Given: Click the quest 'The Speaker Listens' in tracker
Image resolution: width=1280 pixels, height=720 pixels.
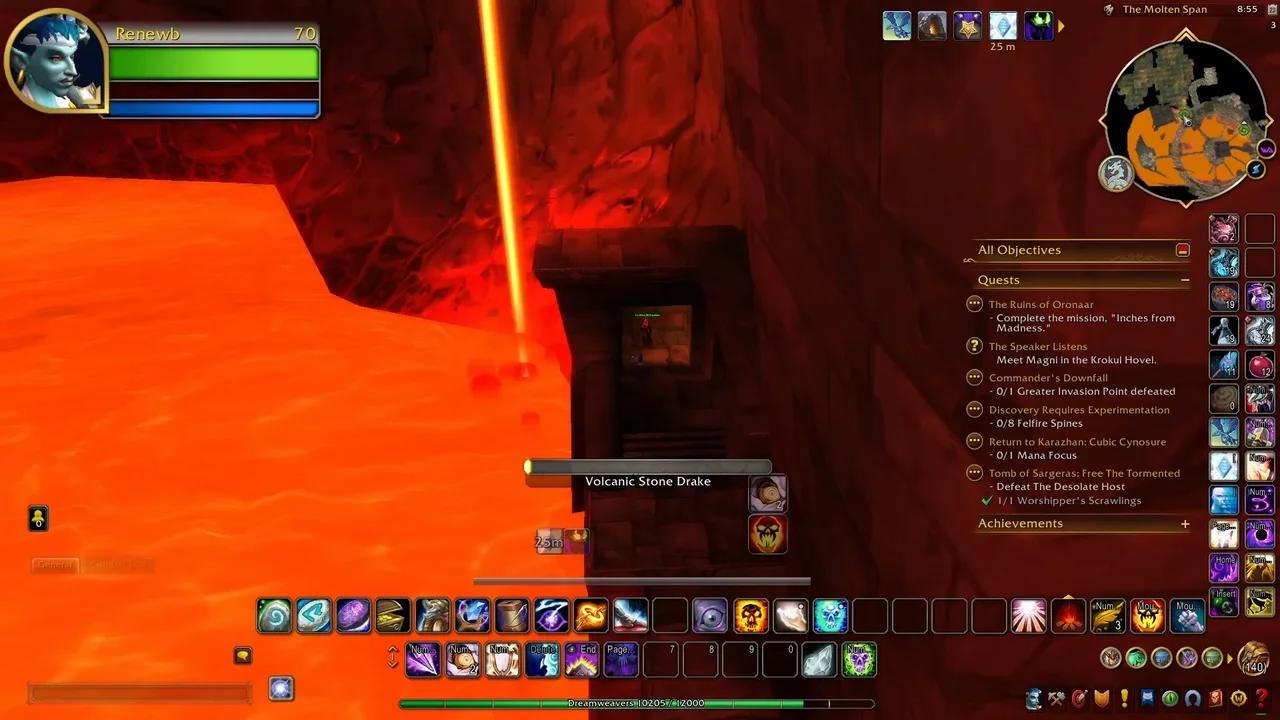Looking at the screenshot, I should (x=1038, y=346).
